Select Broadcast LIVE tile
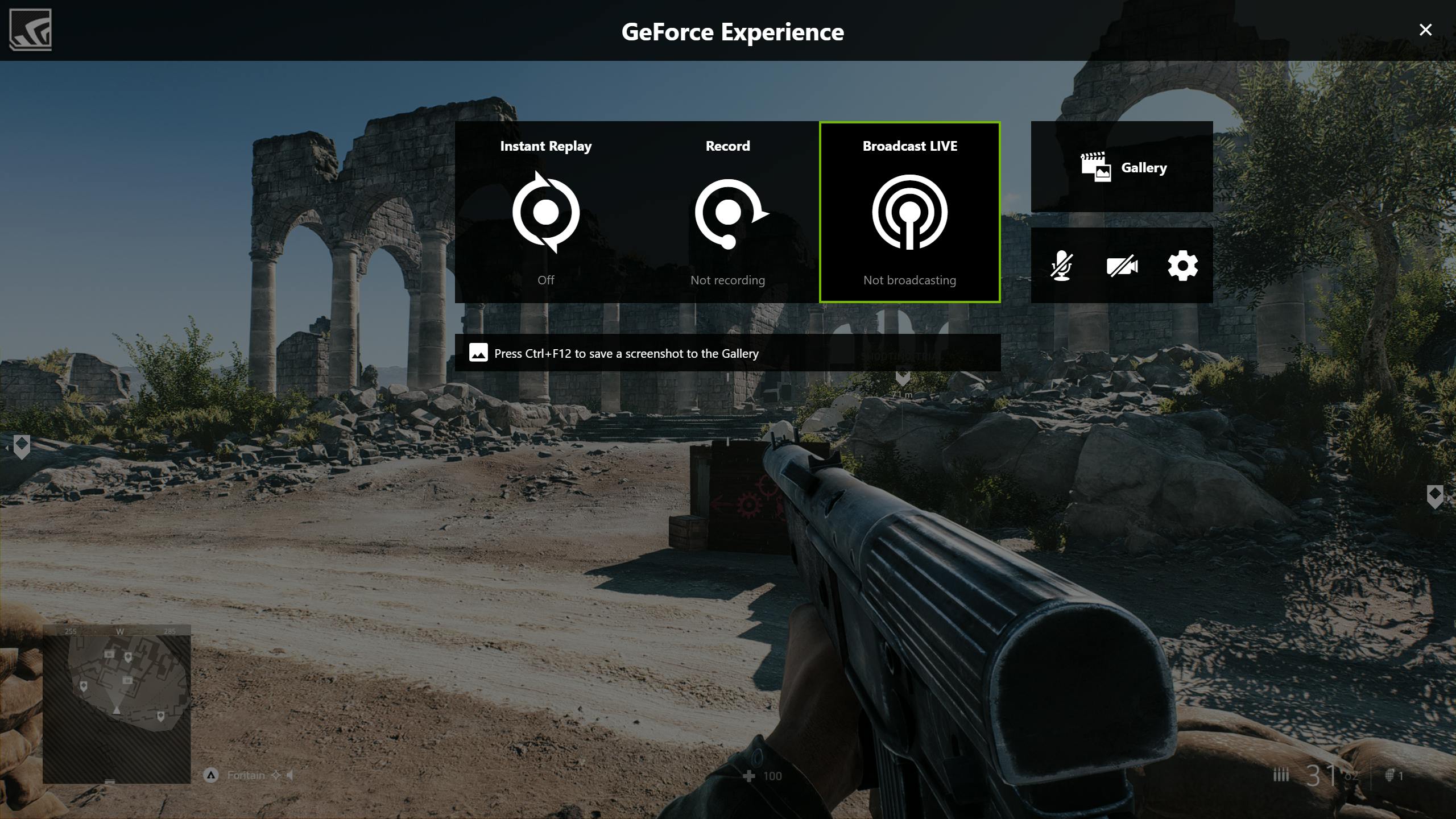This screenshot has width=1456, height=819. (x=909, y=212)
